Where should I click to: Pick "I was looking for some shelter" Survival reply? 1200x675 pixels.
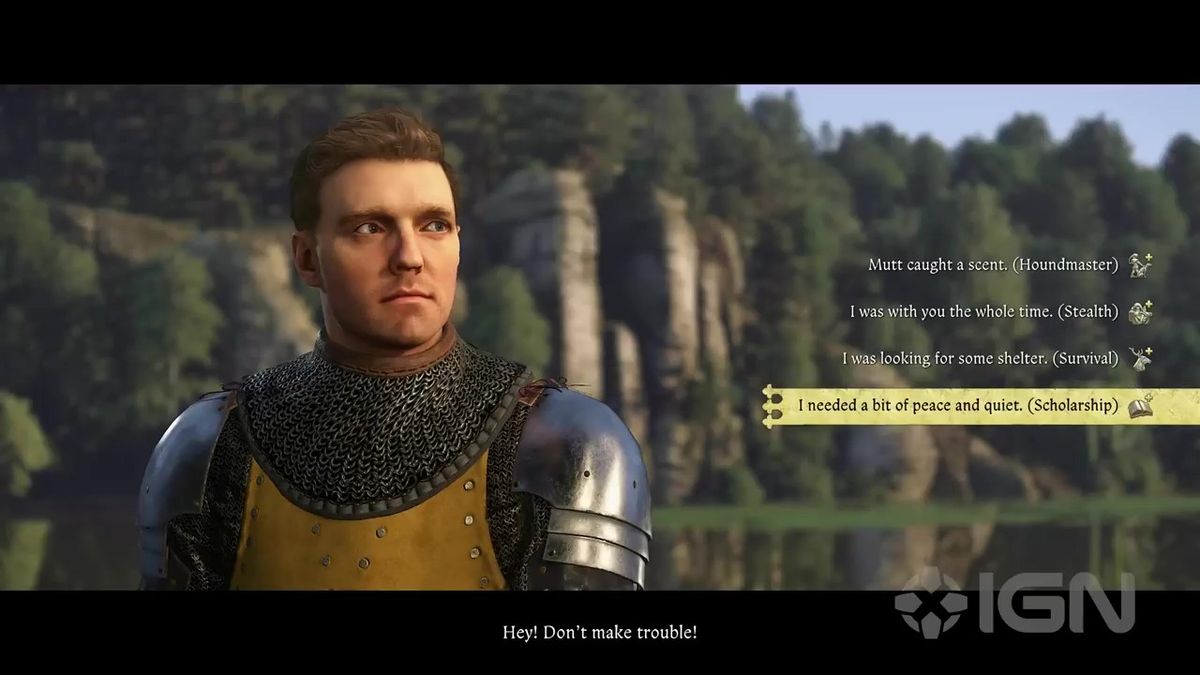[980, 358]
